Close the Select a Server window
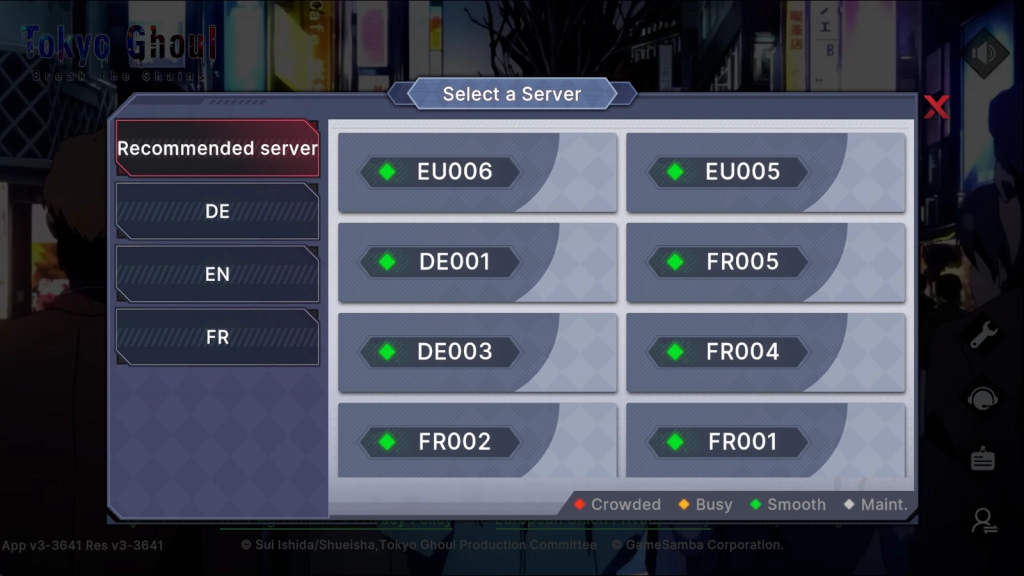The height and width of the screenshot is (576, 1024). 936,107
